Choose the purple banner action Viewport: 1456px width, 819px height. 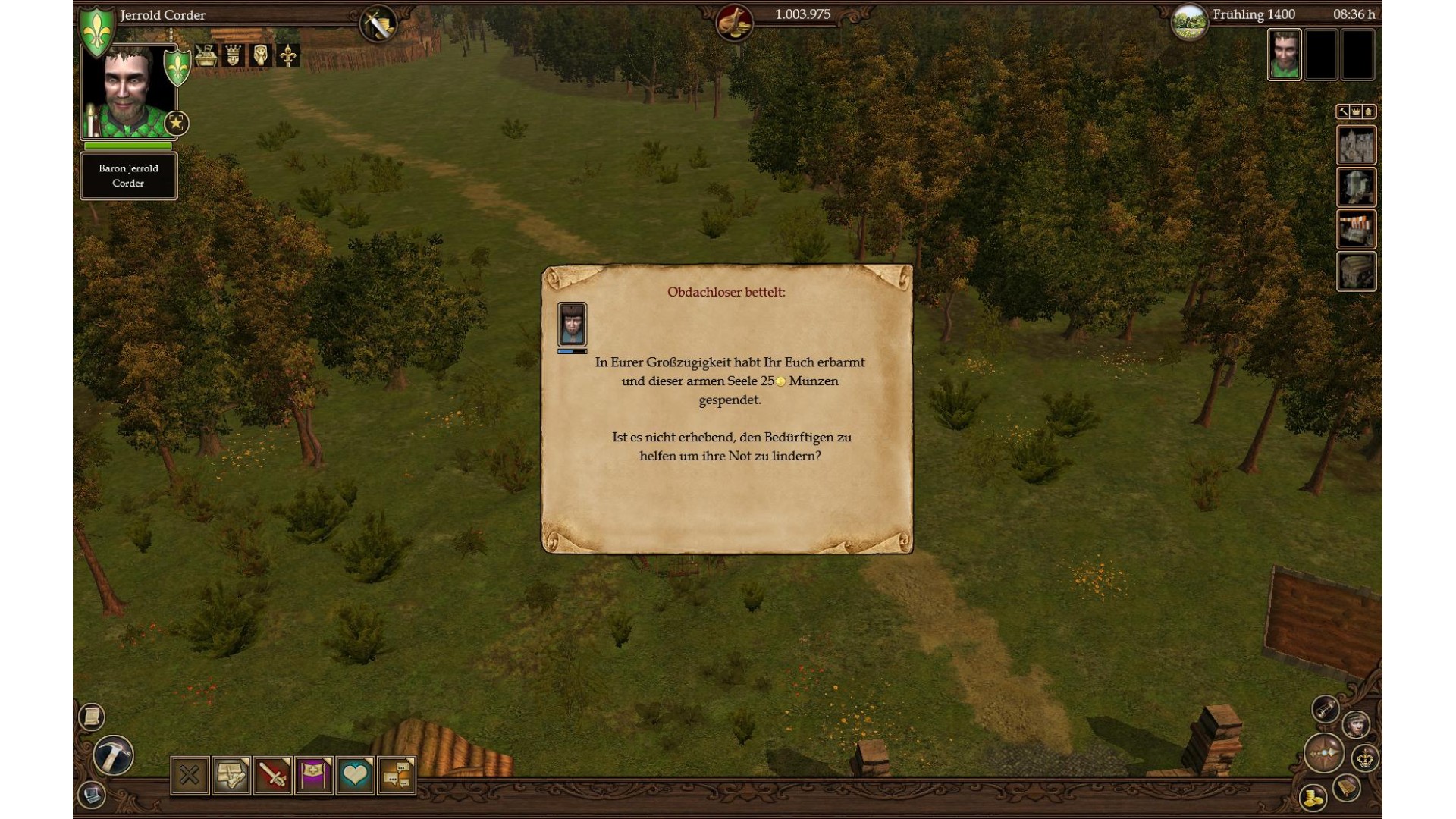coord(314,775)
